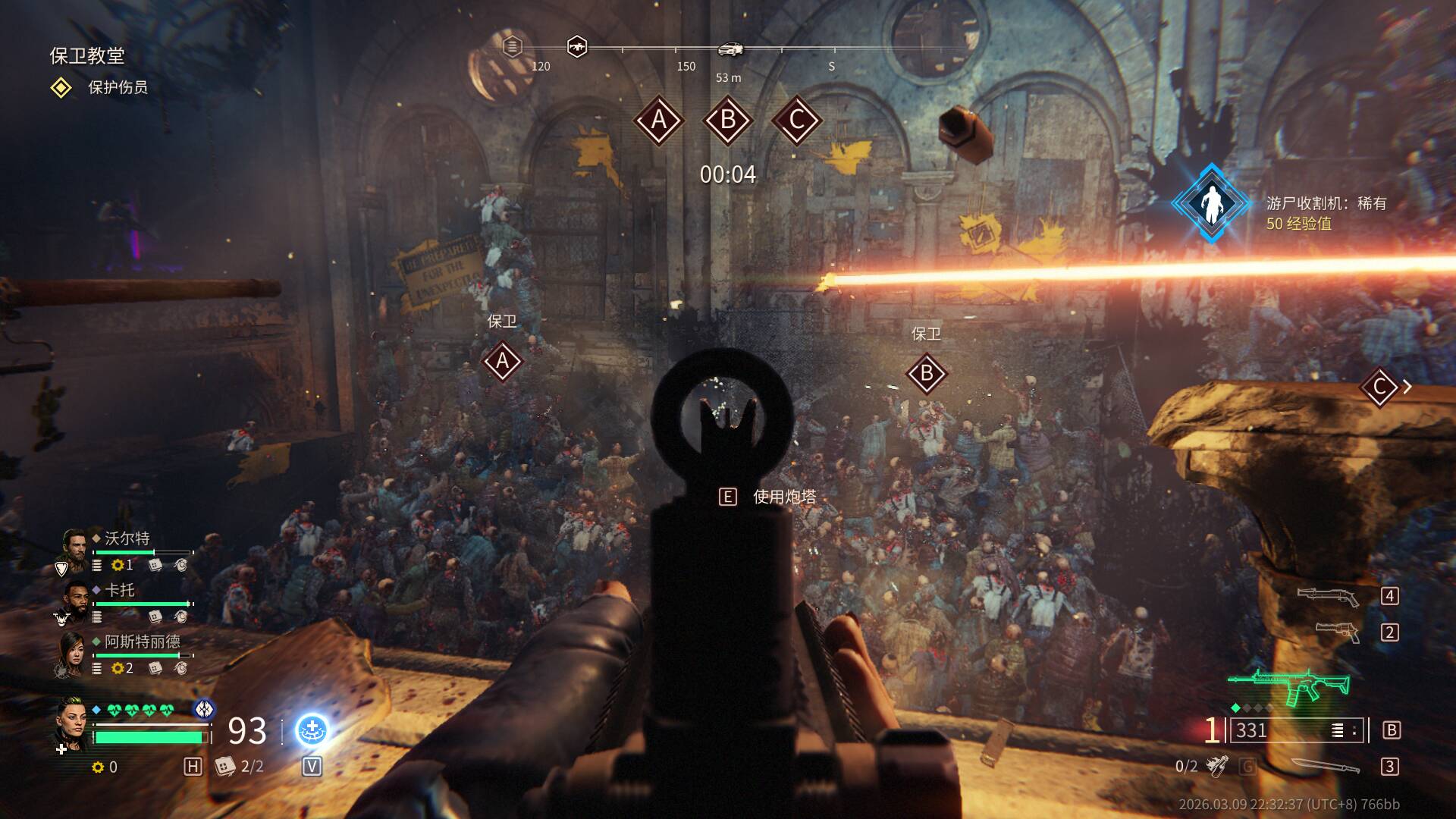1456x819 pixels.
Task: Click the turret icon on the compass bar
Action: 577,47
